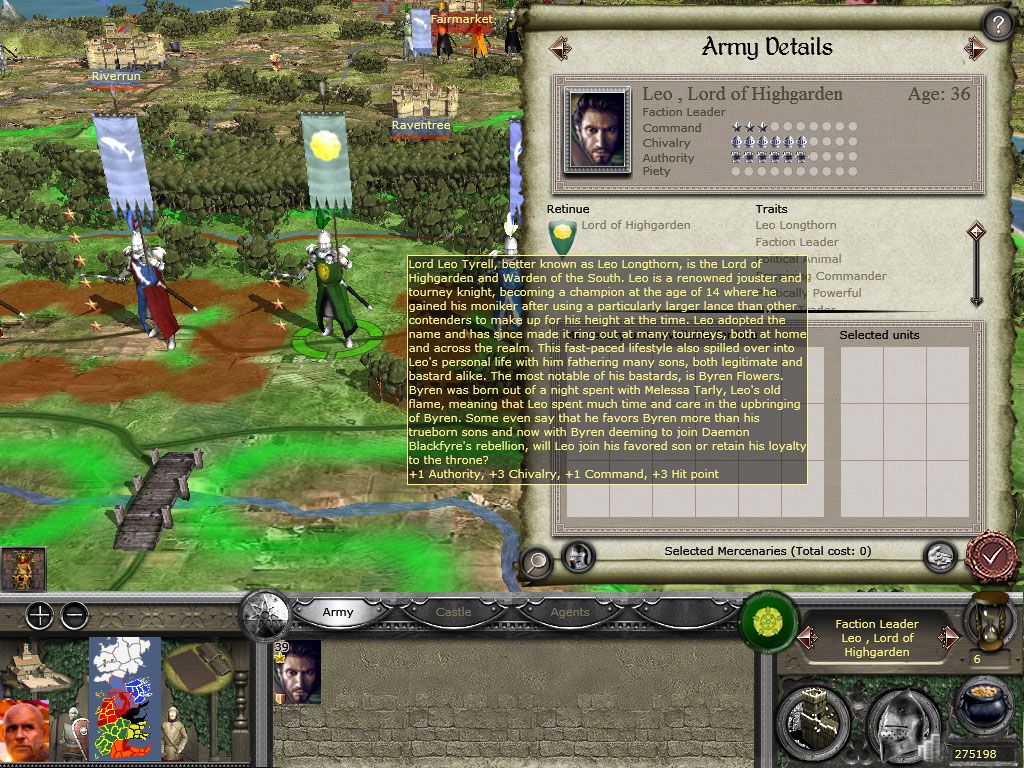
Task: Confirm with the red checkmark button
Action: [x=992, y=555]
